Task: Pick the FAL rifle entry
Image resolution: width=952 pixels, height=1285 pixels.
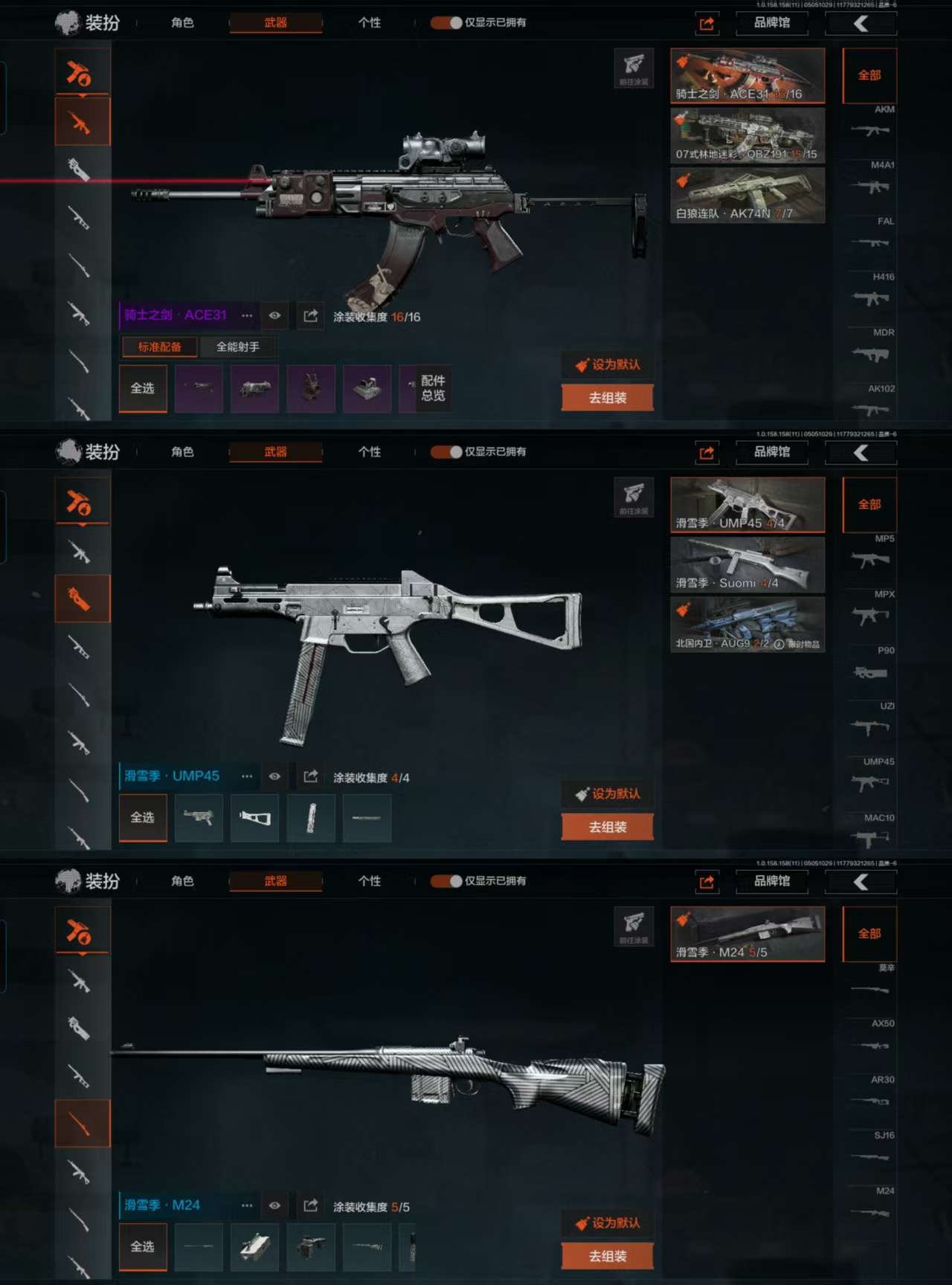Action: tap(870, 236)
